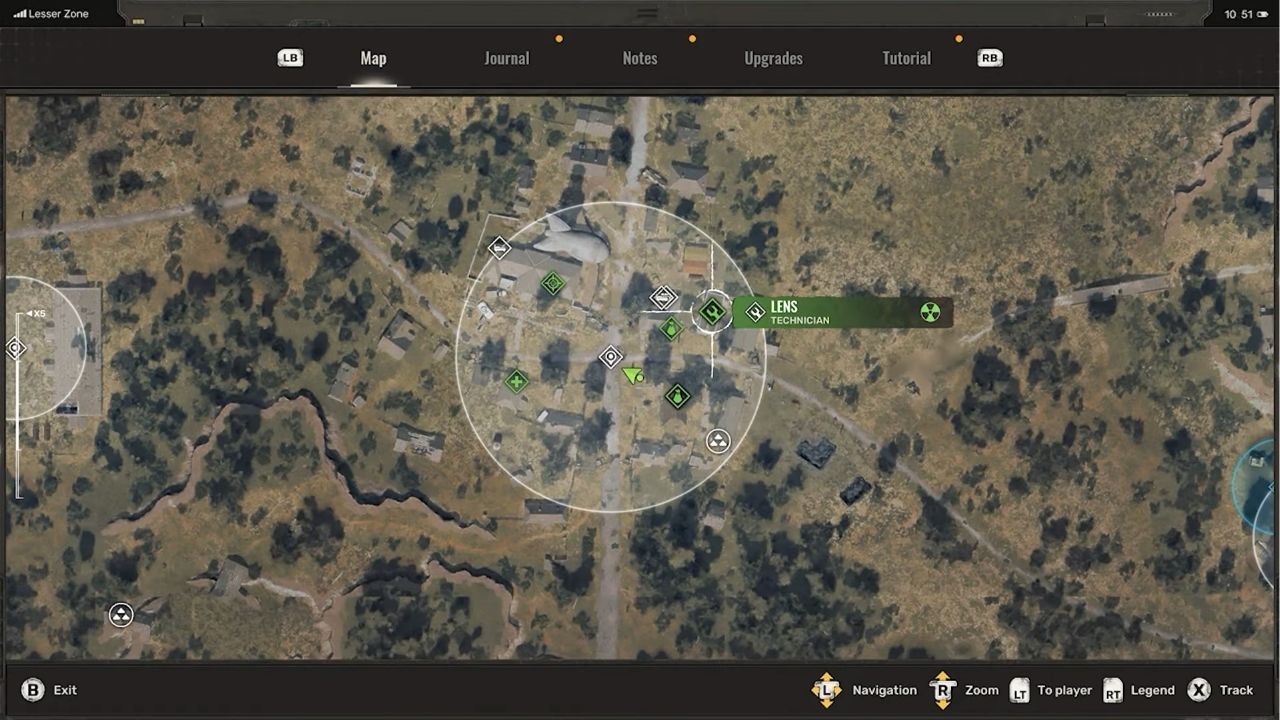Switch to the Journal tab
1280x720 pixels.
tap(506, 58)
